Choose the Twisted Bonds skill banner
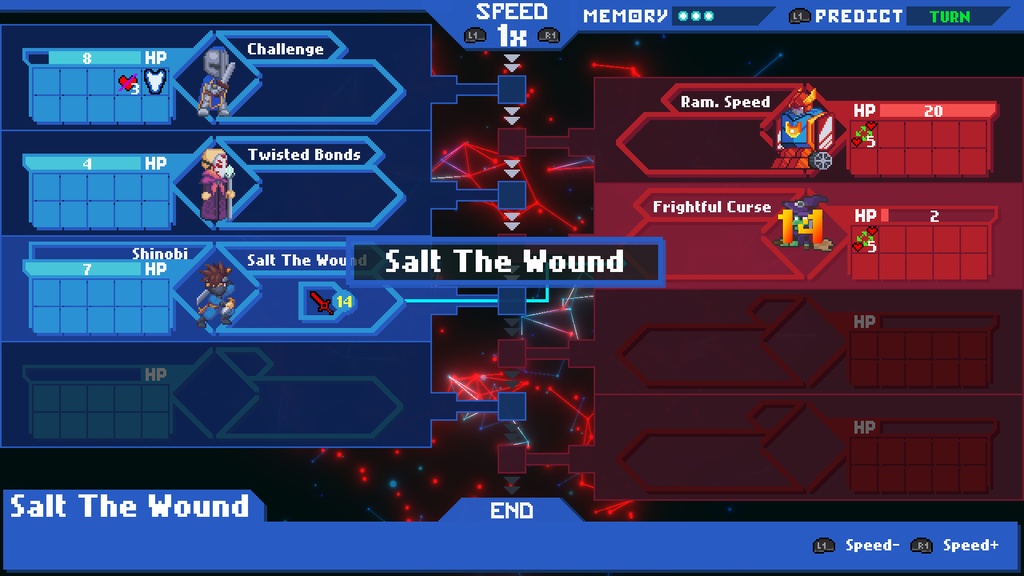Screen dimensions: 1024x576 [304, 154]
